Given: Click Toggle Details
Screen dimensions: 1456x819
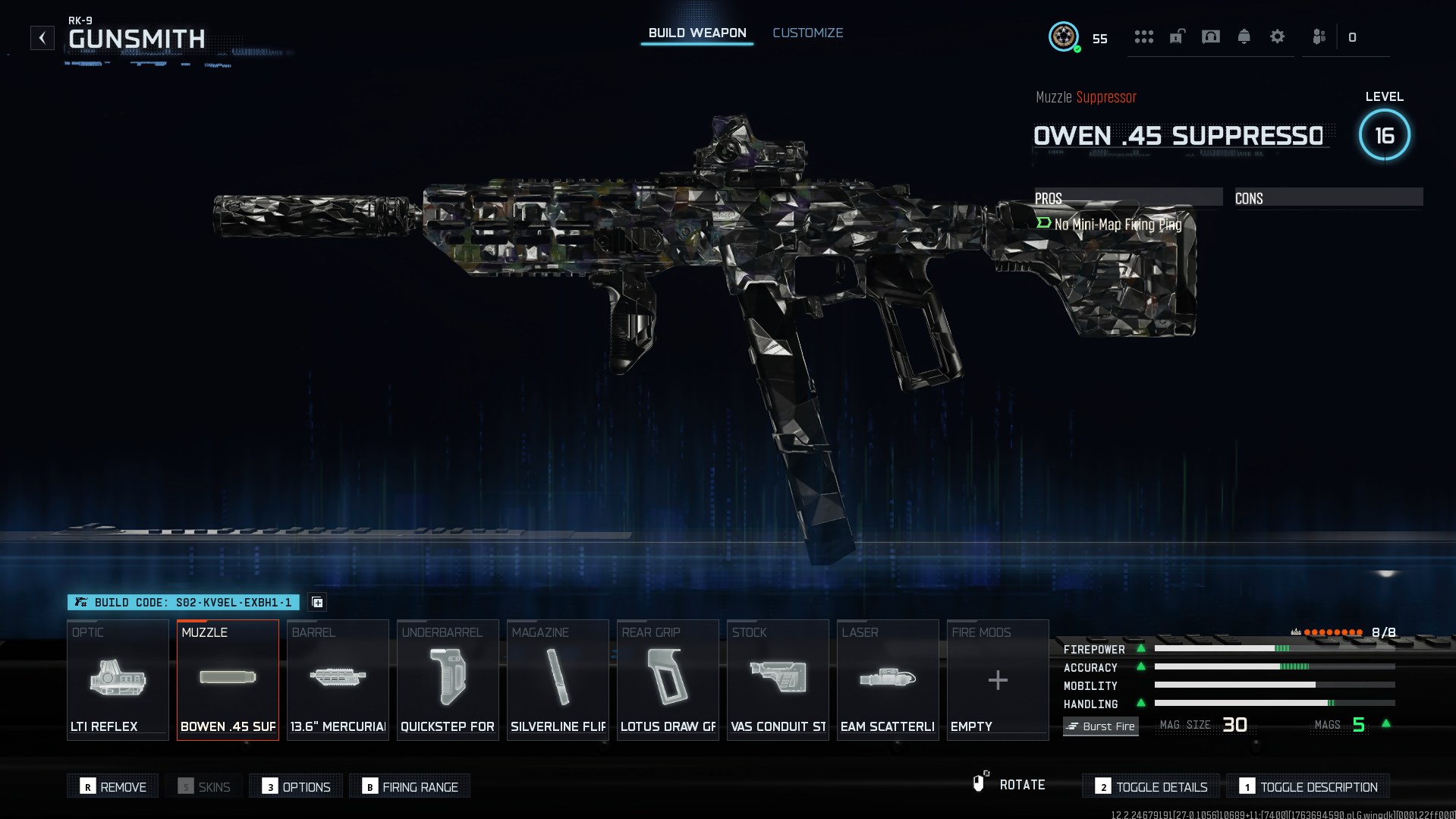Looking at the screenshot, I should [x=1151, y=786].
